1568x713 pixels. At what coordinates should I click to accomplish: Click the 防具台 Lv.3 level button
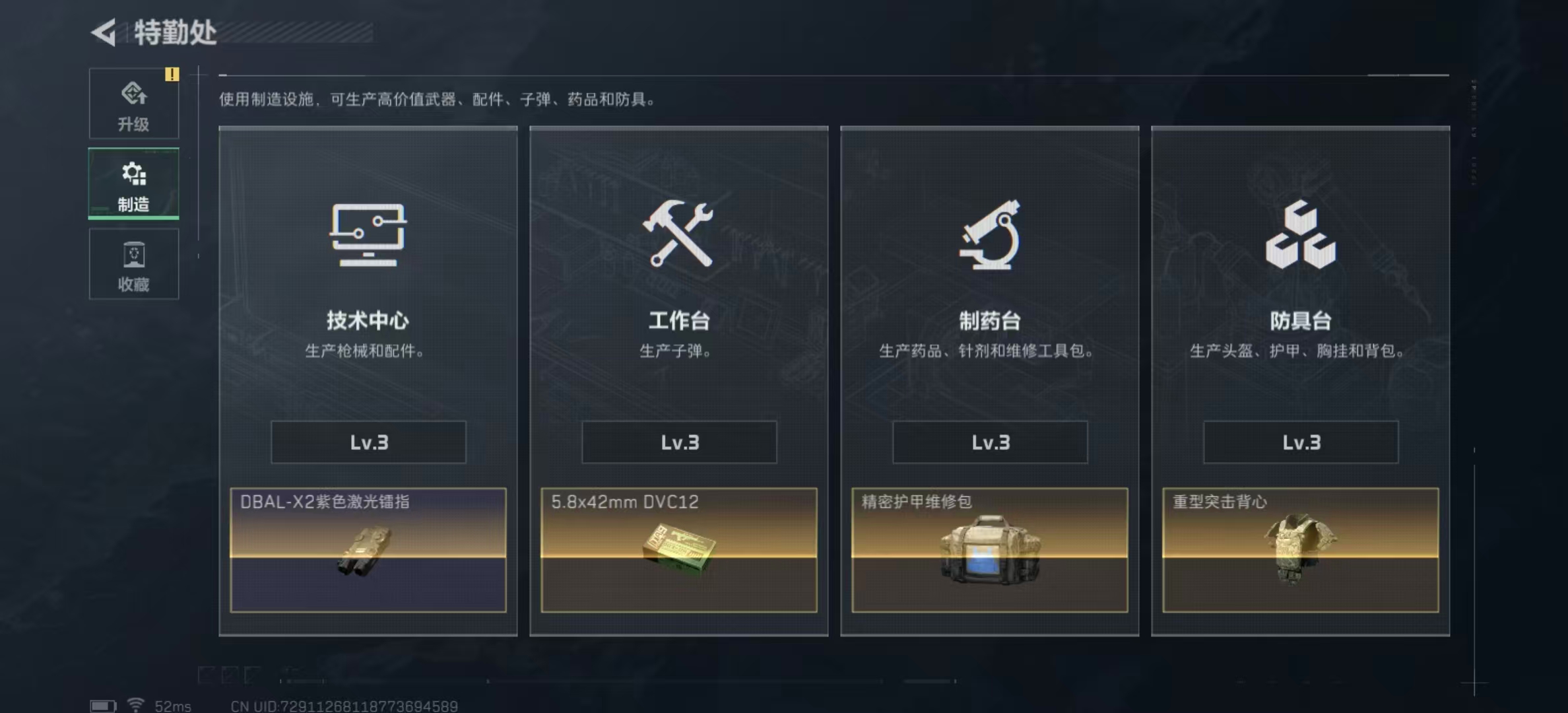(x=1301, y=442)
